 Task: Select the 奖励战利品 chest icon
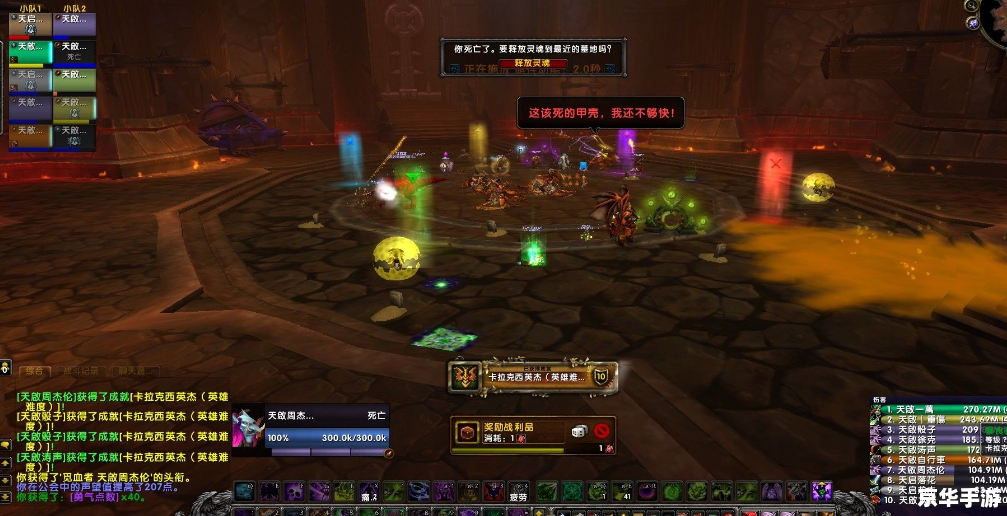466,431
